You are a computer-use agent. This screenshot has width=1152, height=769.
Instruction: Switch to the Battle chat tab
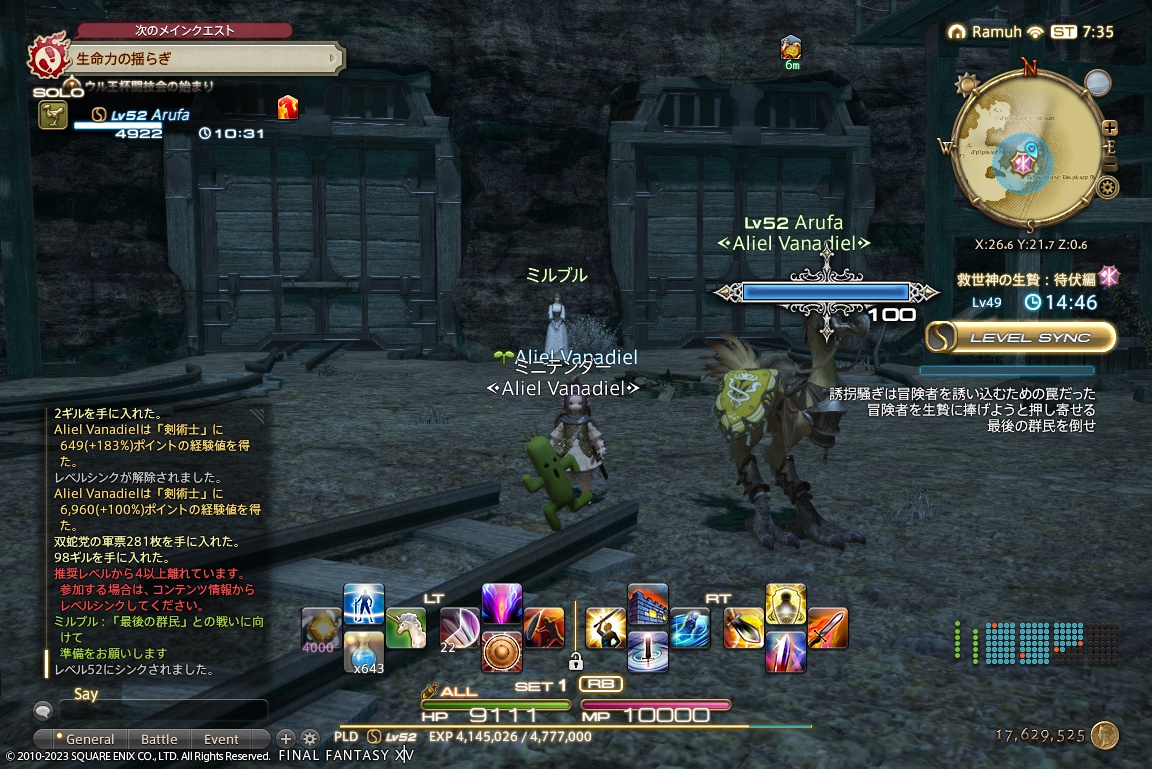tap(159, 740)
